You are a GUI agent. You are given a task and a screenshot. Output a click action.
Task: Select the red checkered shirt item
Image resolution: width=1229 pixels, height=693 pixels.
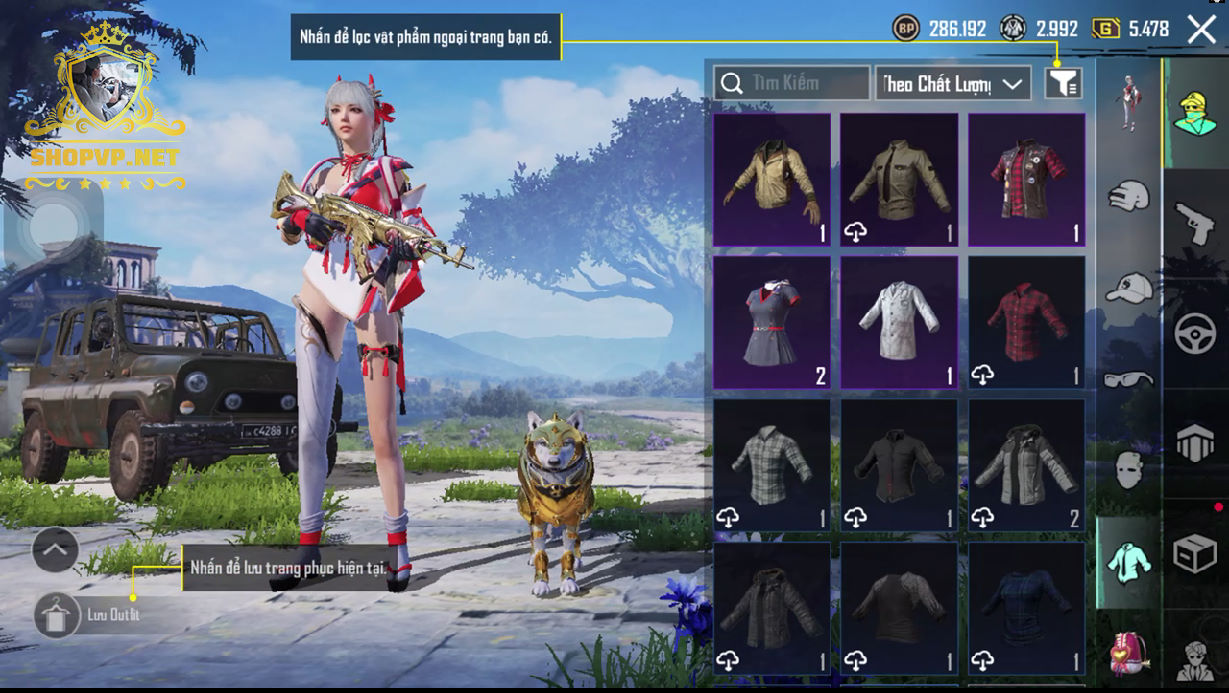(1027, 322)
